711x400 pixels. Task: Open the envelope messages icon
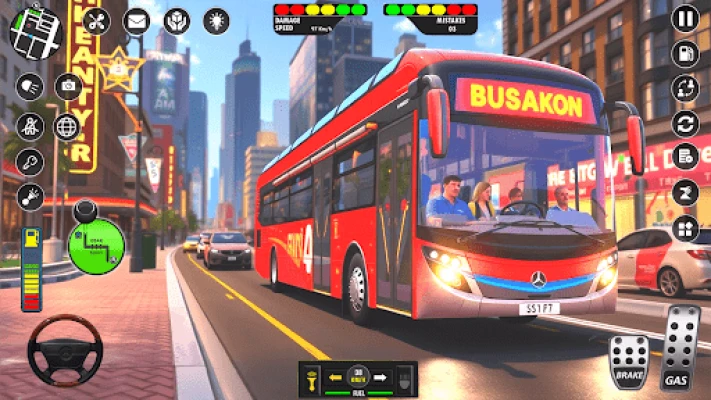coord(136,21)
